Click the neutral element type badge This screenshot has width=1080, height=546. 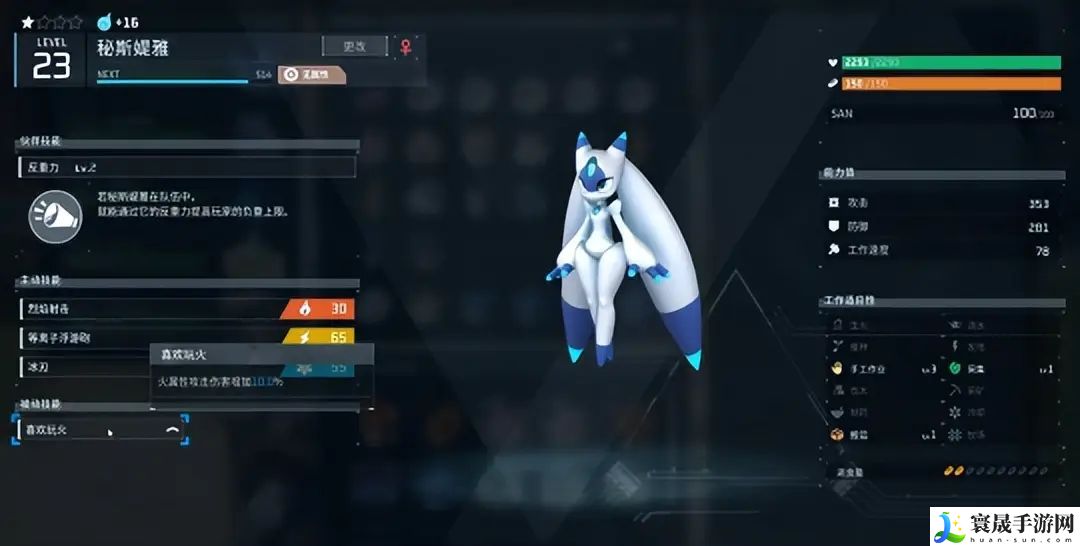tap(311, 74)
